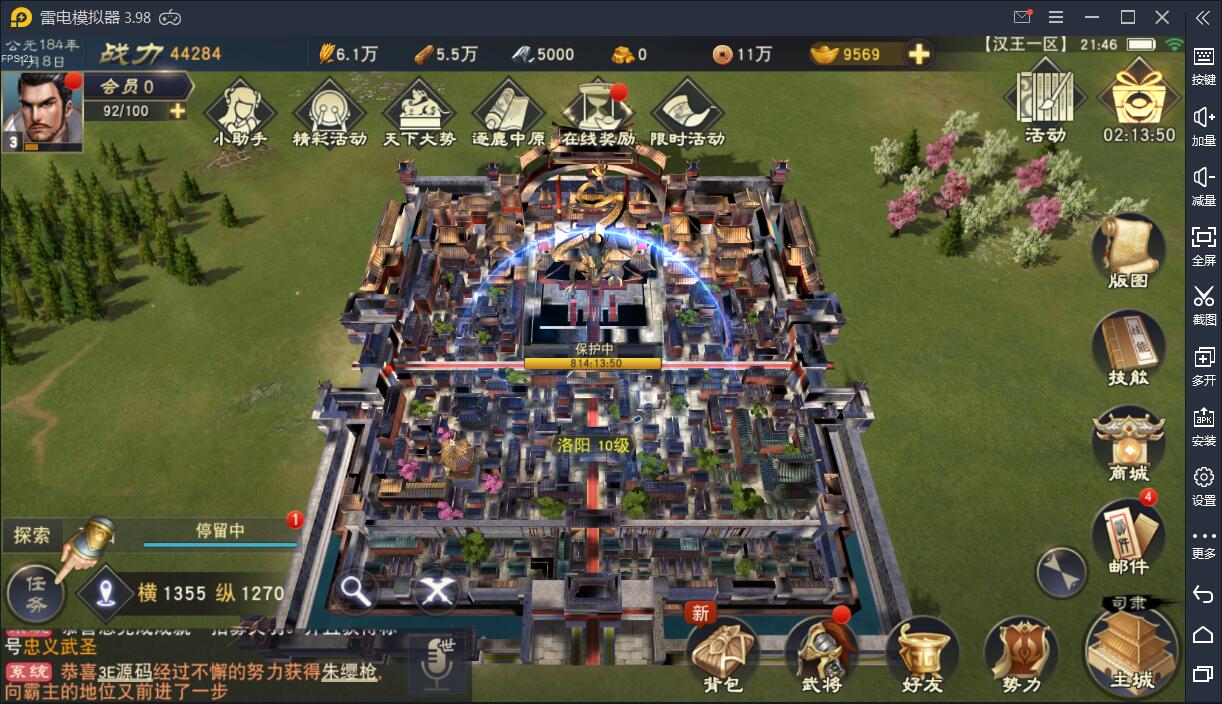This screenshot has height=704, width=1222.
Task: Open the 任务 quest button
Action: pos(36,593)
